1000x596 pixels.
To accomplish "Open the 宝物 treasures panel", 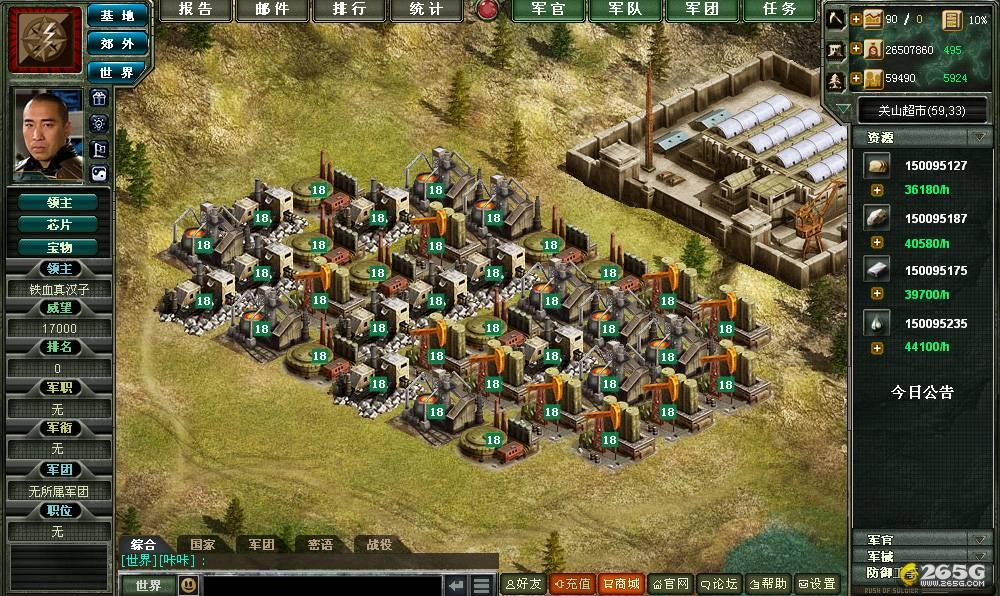I will click(x=59, y=246).
